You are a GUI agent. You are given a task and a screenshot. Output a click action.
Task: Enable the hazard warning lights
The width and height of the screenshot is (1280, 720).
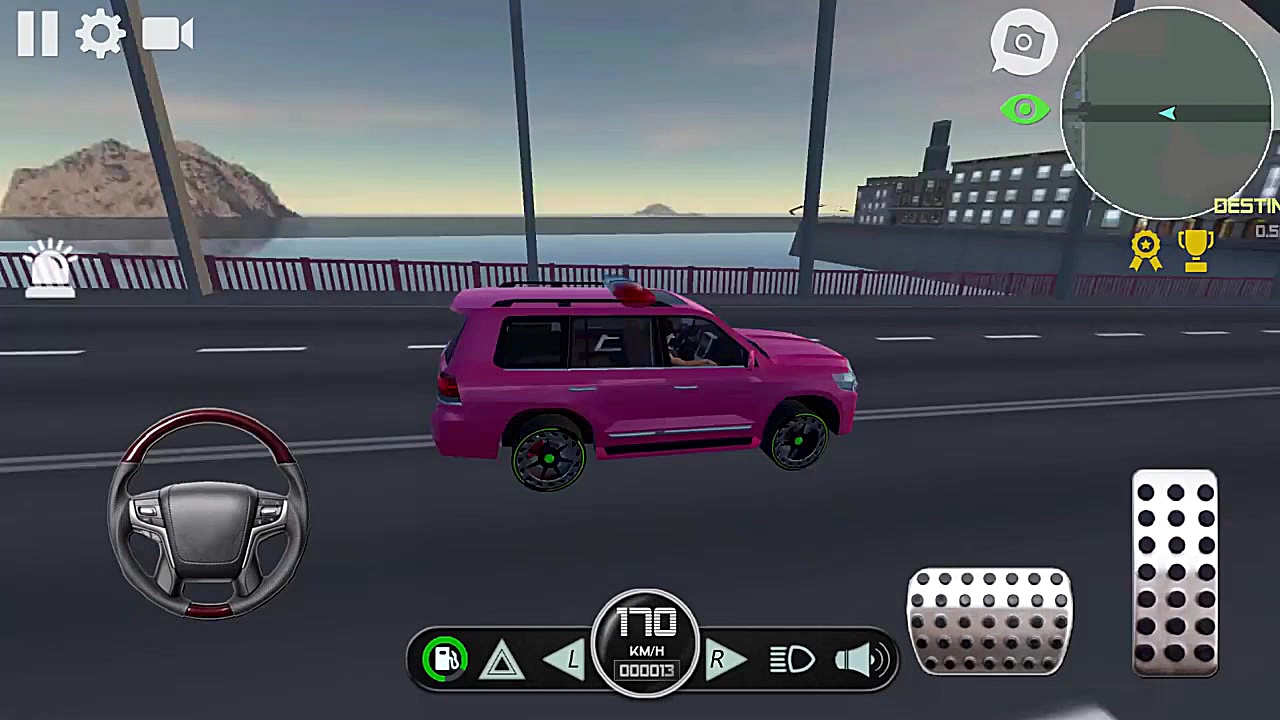501,660
